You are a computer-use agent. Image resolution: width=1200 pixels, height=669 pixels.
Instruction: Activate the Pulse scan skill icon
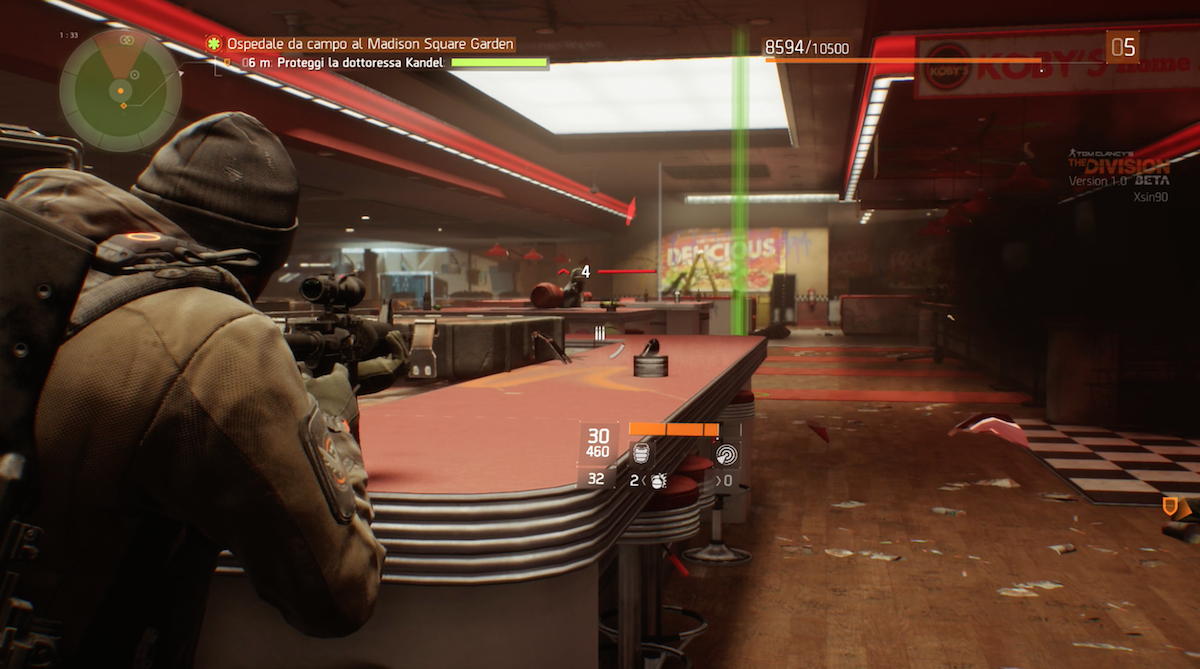click(x=727, y=454)
